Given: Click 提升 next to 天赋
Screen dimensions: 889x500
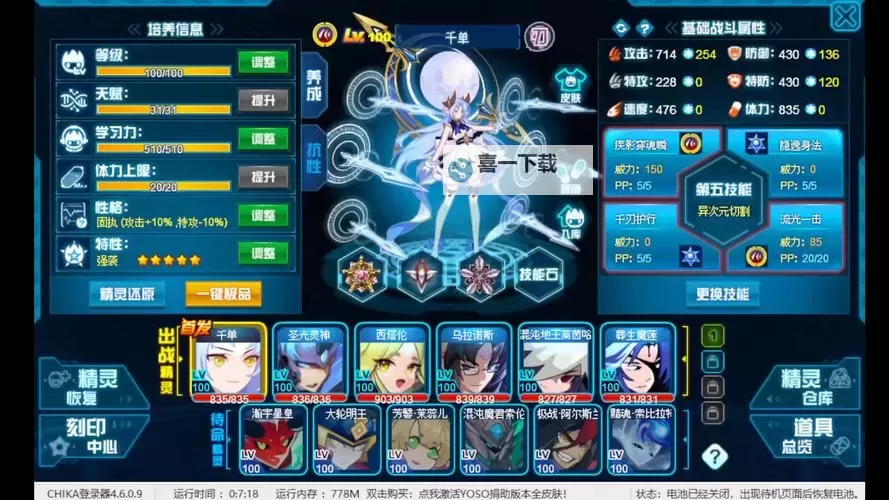Looking at the screenshot, I should point(263,100).
